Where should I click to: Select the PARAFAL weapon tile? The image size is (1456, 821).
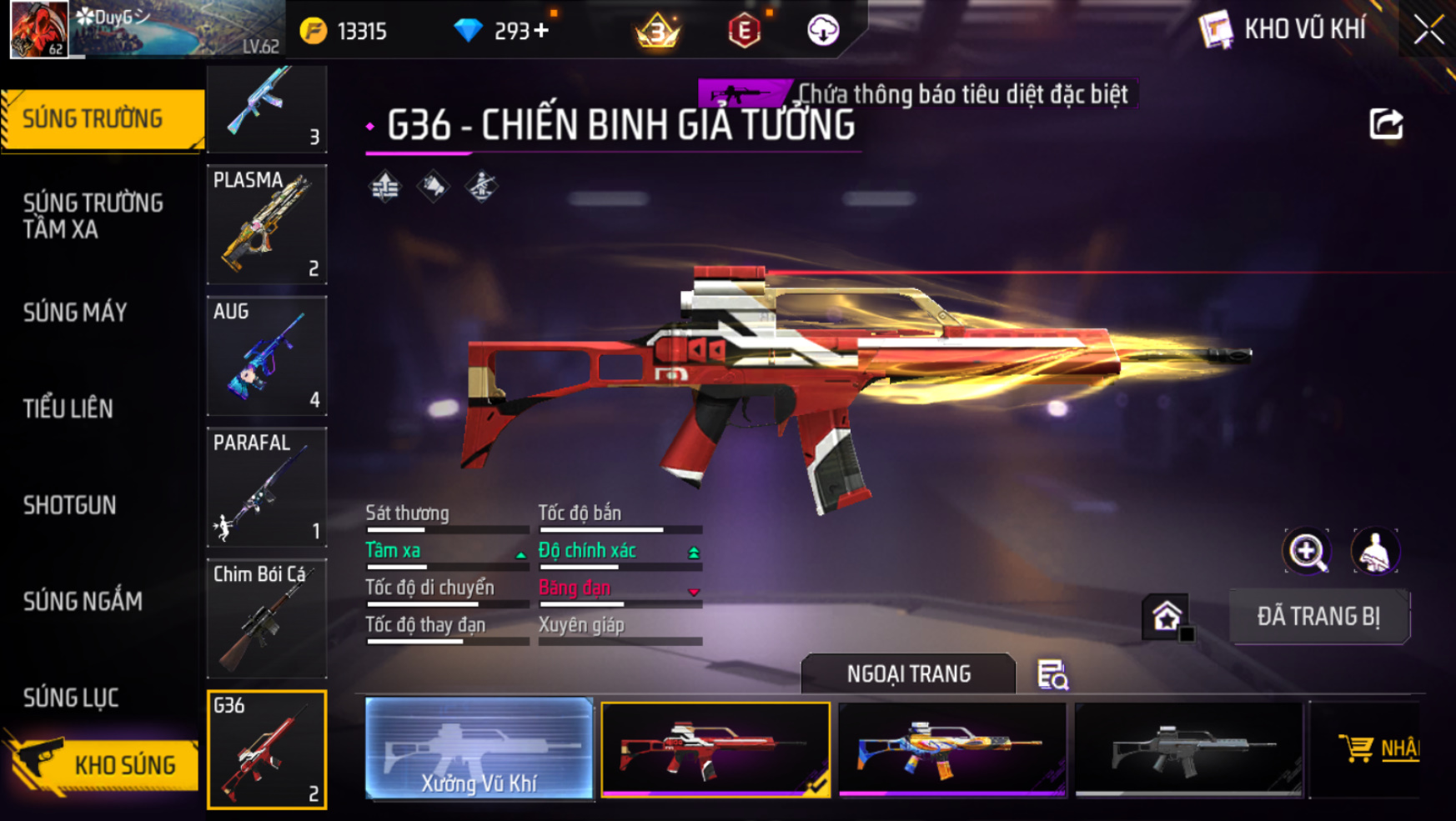tap(267, 488)
